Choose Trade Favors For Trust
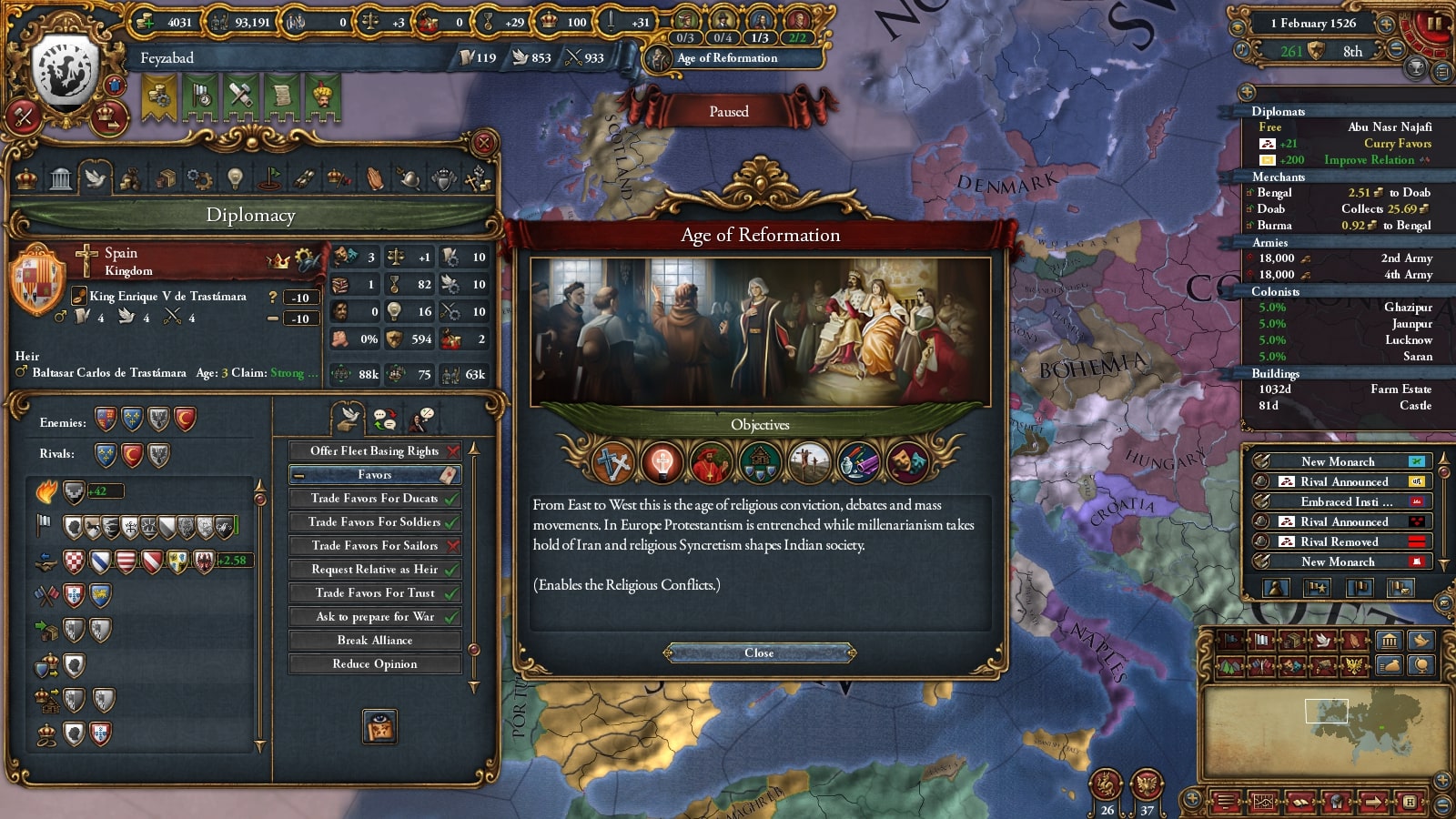The height and width of the screenshot is (819, 1456). click(374, 593)
